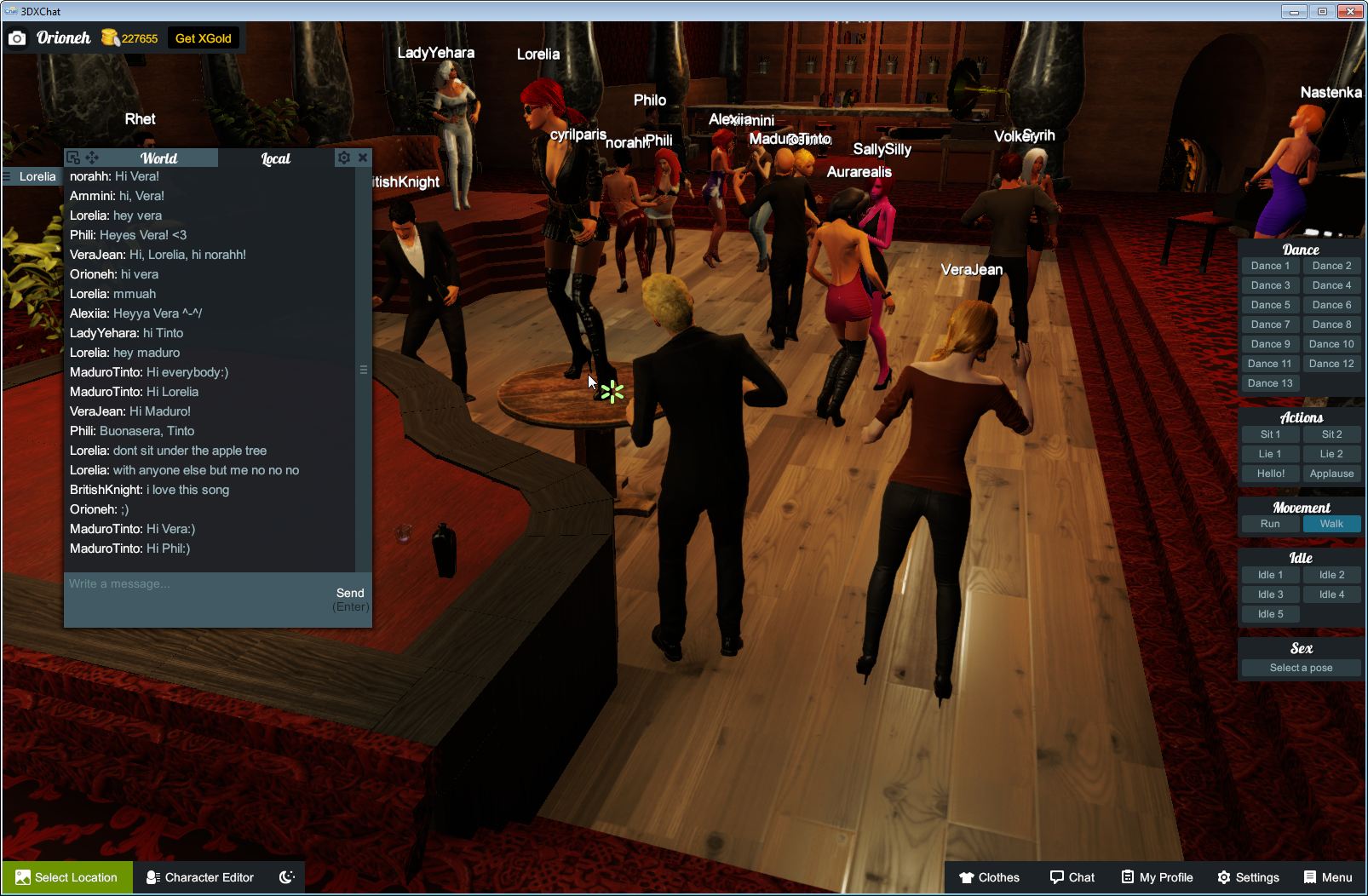Click the pop-out icon on the chat window

click(x=74, y=157)
